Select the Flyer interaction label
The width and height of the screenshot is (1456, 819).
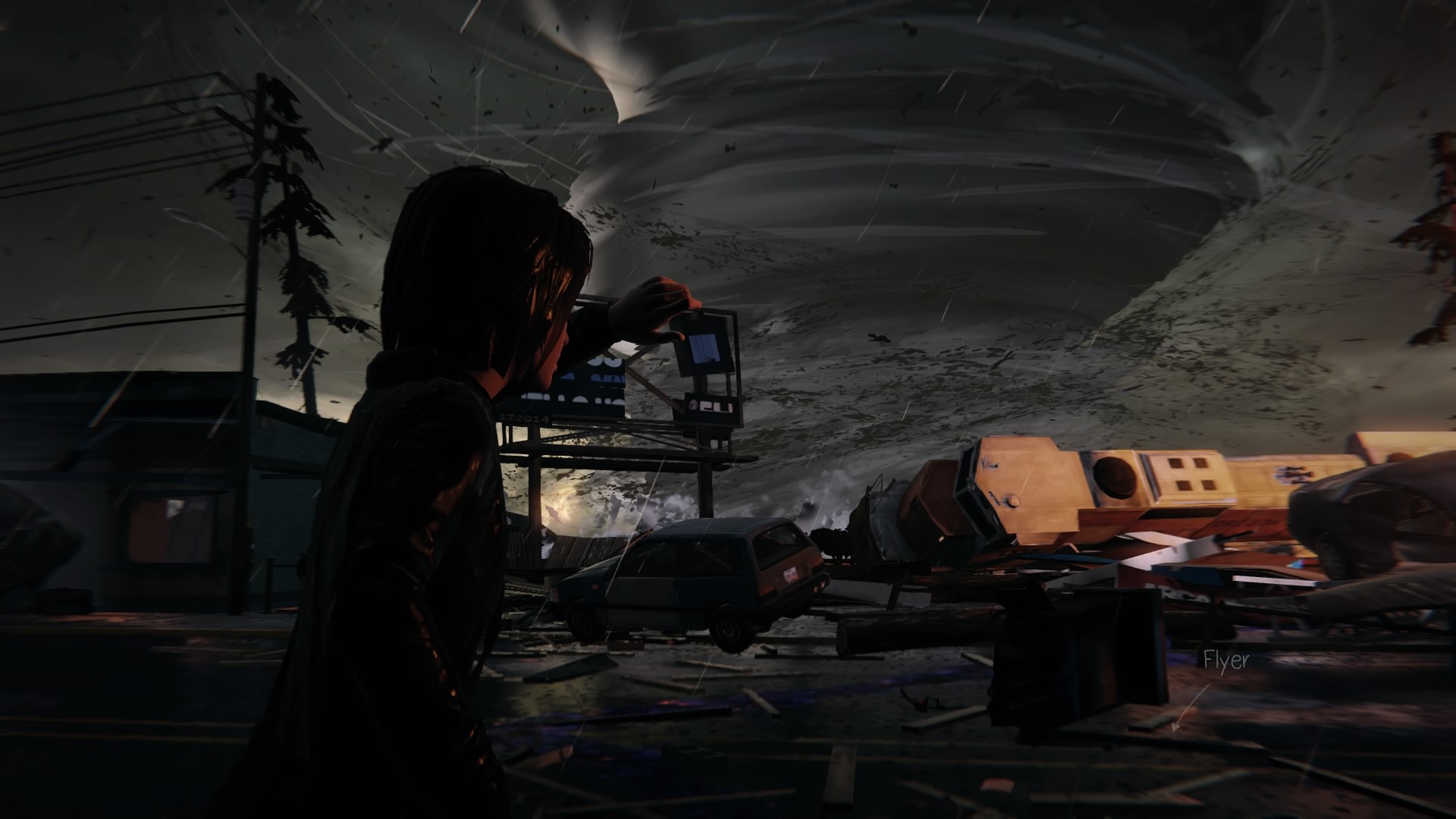pyautogui.click(x=1225, y=661)
